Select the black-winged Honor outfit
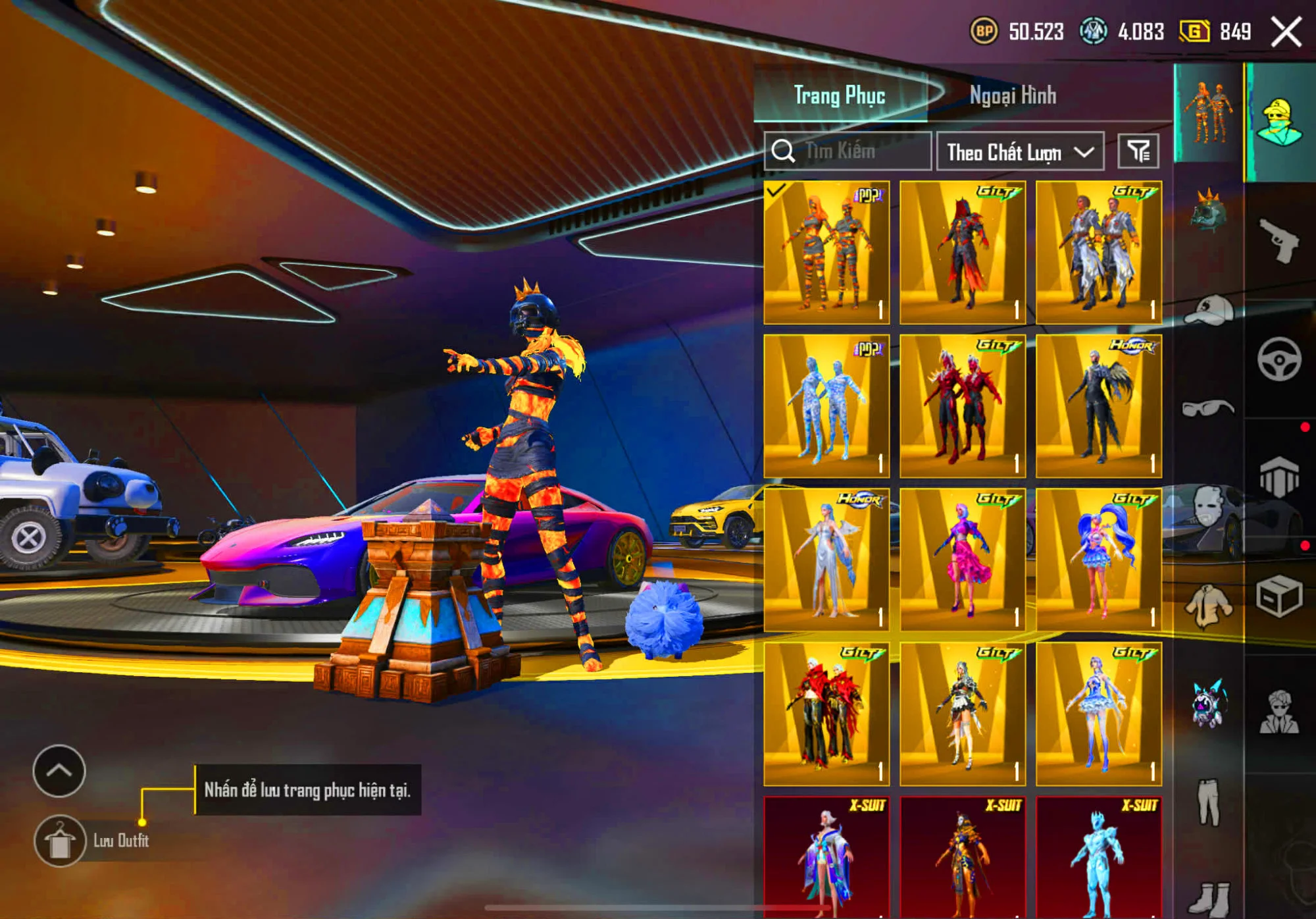 click(x=1098, y=406)
